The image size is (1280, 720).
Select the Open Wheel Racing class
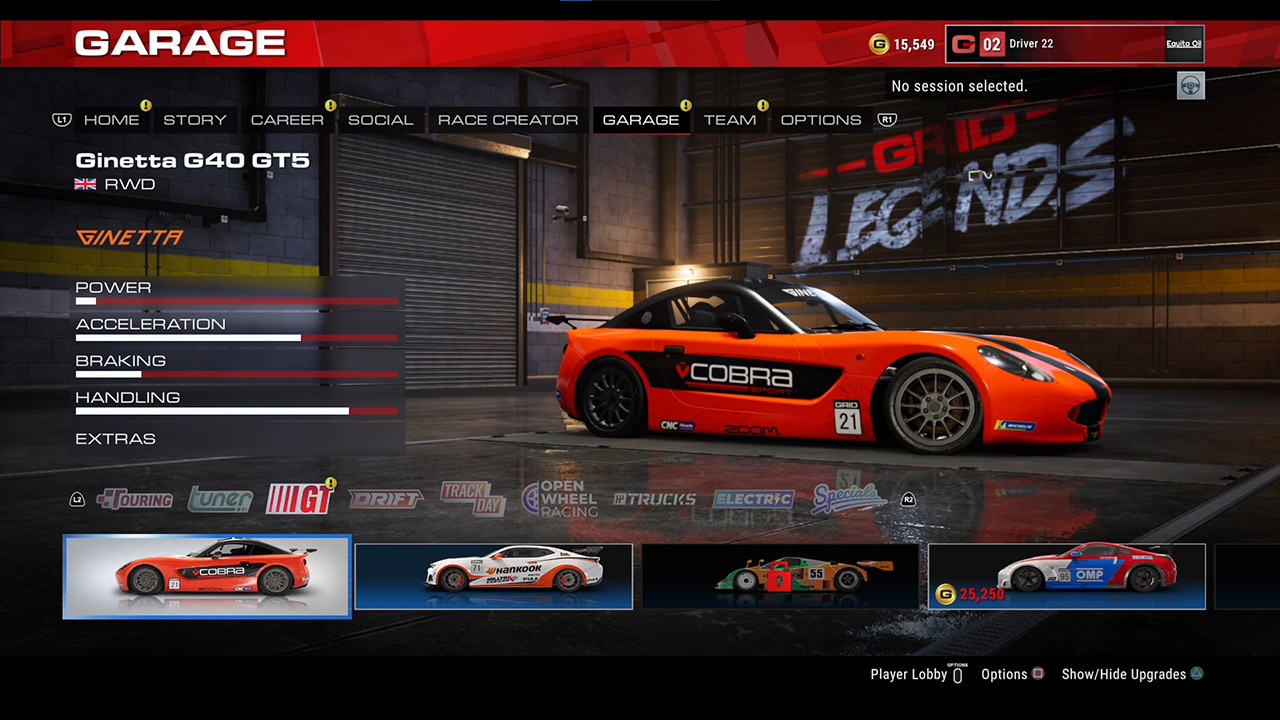point(560,498)
